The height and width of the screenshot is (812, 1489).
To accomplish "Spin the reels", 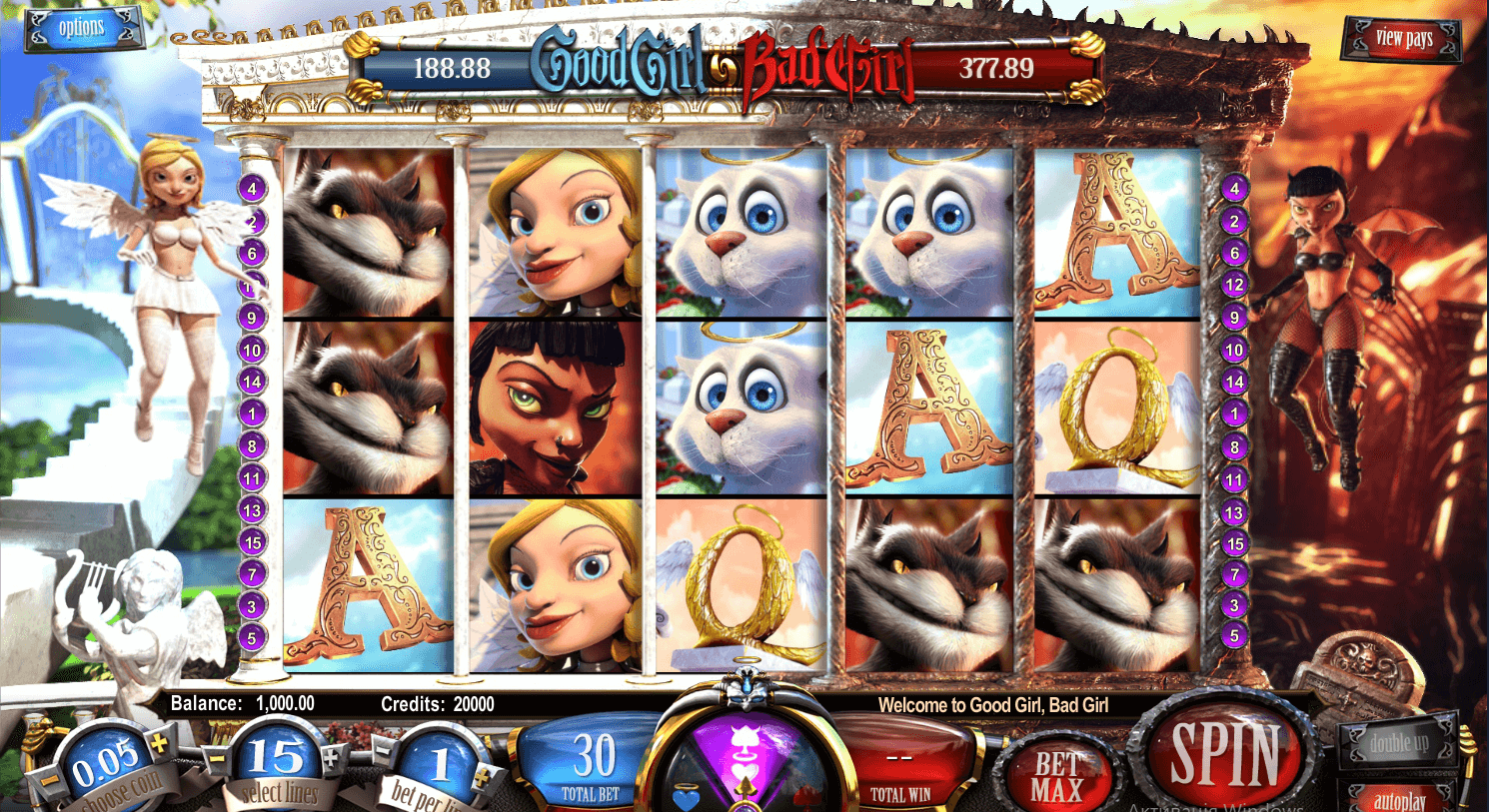I will [x=1225, y=753].
